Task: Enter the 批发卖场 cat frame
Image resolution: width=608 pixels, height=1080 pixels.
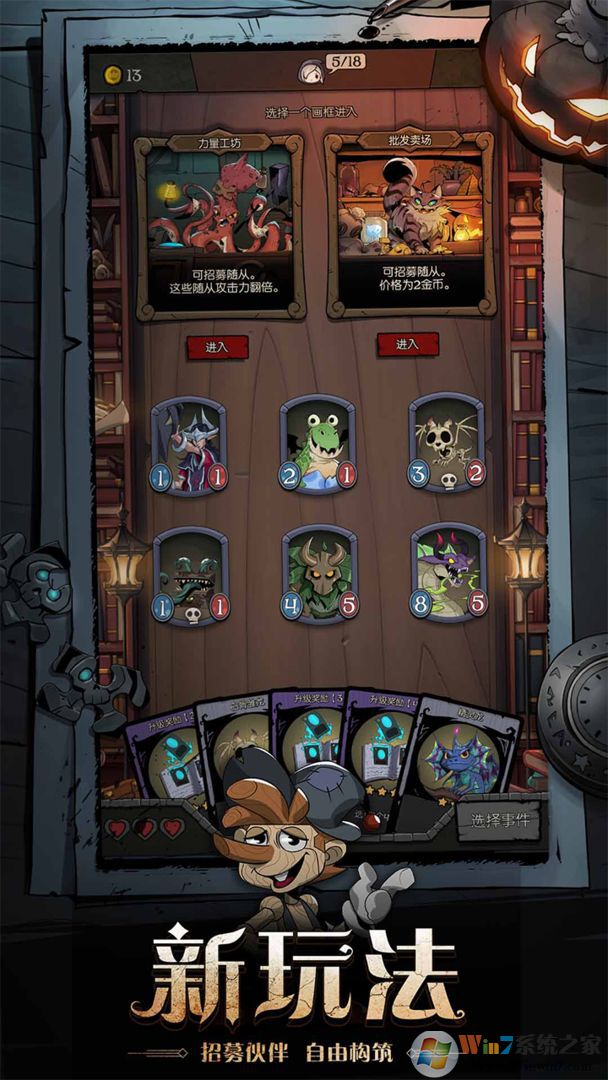Action: pos(407,344)
